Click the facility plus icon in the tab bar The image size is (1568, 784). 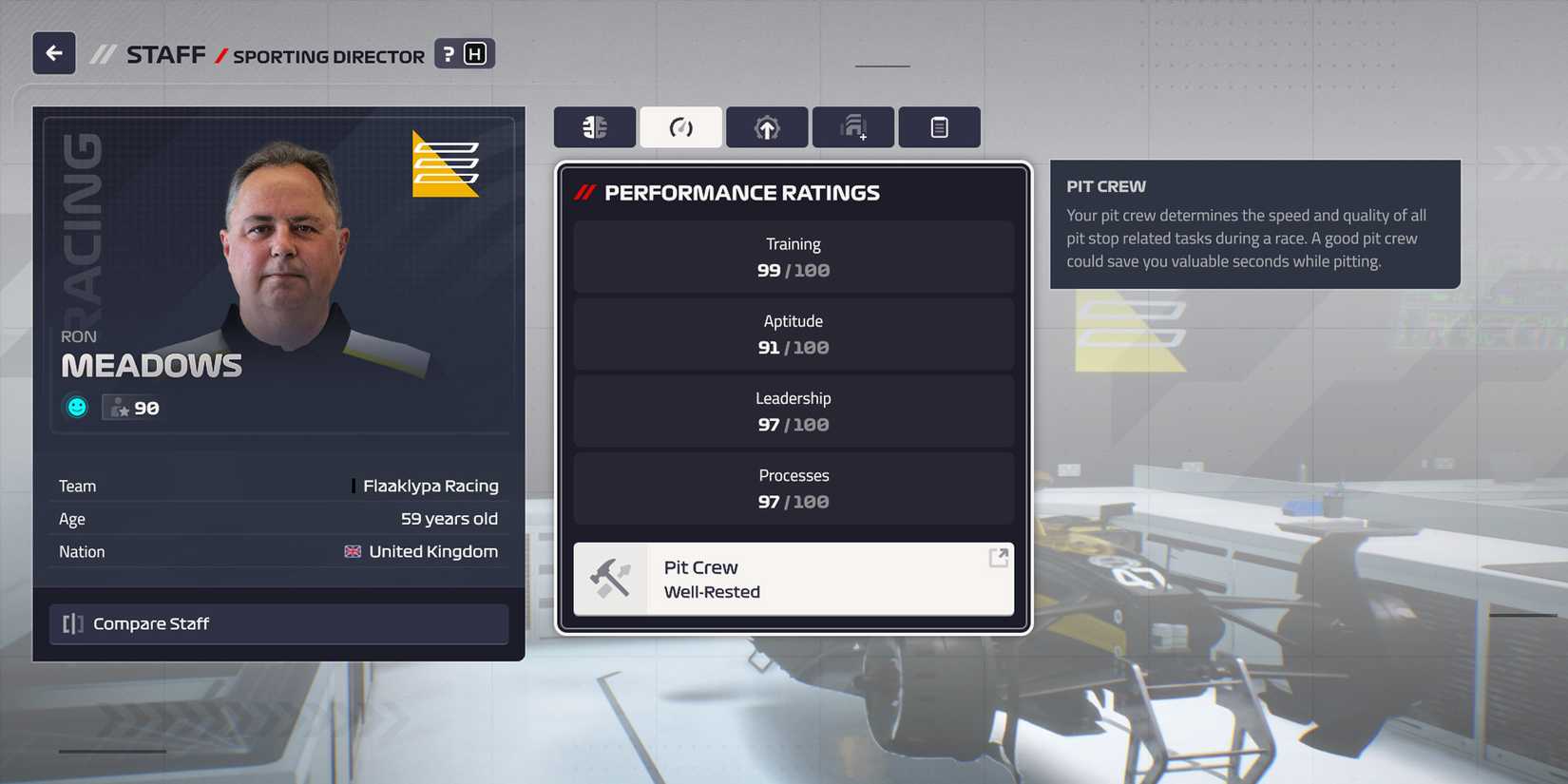[x=851, y=126]
